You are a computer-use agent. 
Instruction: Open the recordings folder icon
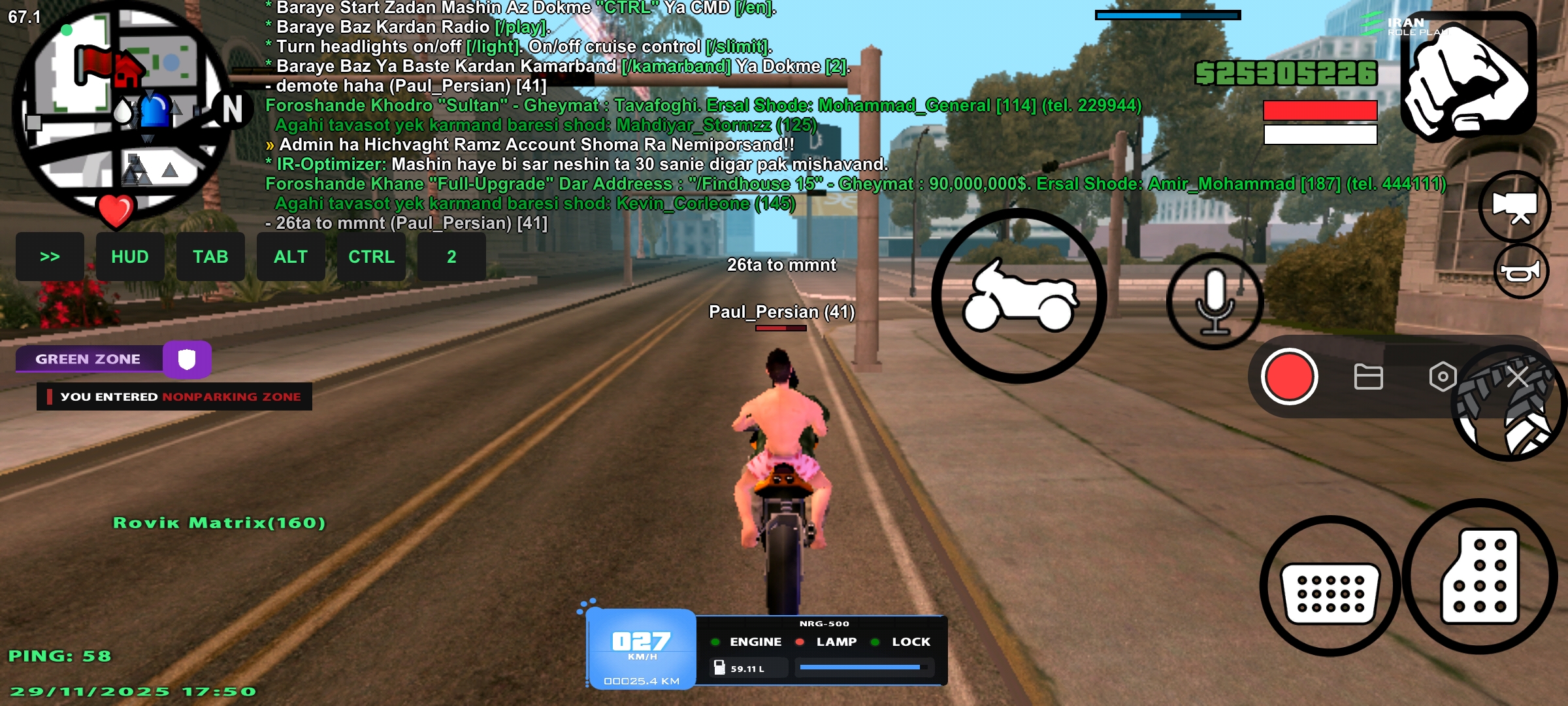pos(1368,377)
